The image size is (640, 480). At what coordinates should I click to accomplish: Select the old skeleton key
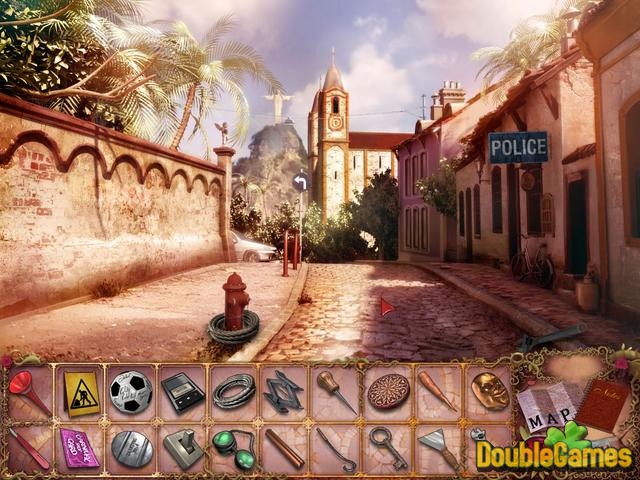pos(388,445)
